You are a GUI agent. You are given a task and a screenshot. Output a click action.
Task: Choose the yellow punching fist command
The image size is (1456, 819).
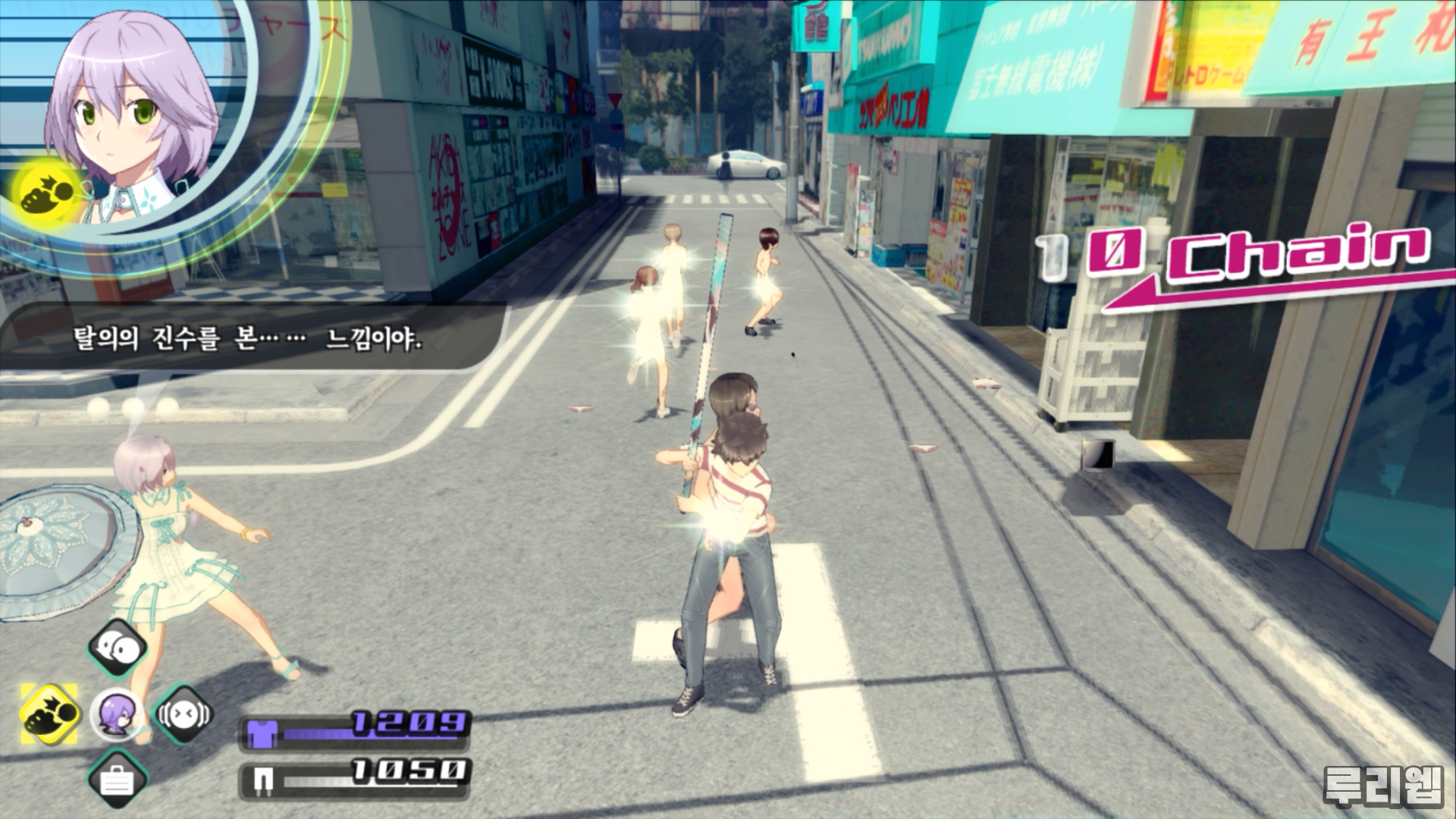(x=50, y=714)
